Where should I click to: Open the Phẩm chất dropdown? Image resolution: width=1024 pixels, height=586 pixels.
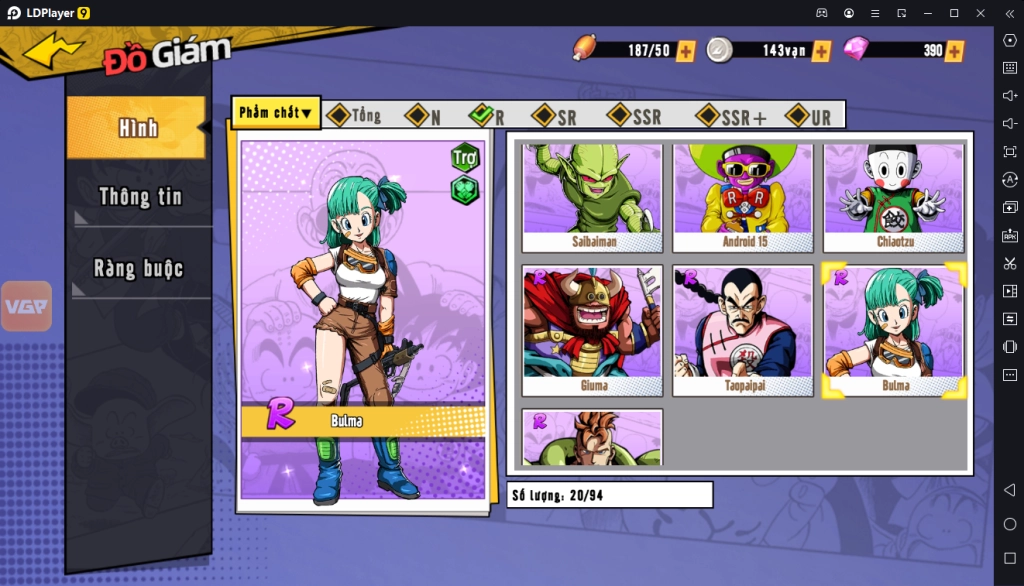click(x=276, y=113)
